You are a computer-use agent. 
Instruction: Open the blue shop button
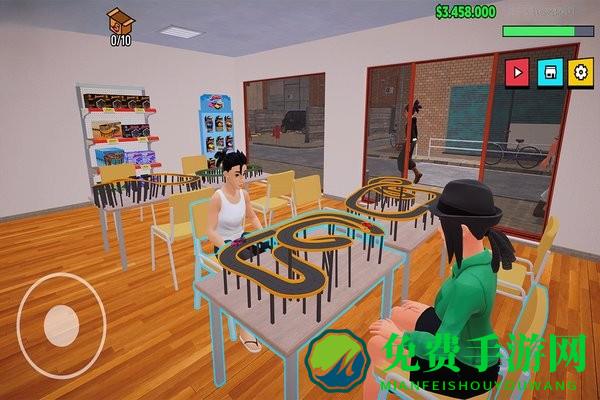(549, 71)
